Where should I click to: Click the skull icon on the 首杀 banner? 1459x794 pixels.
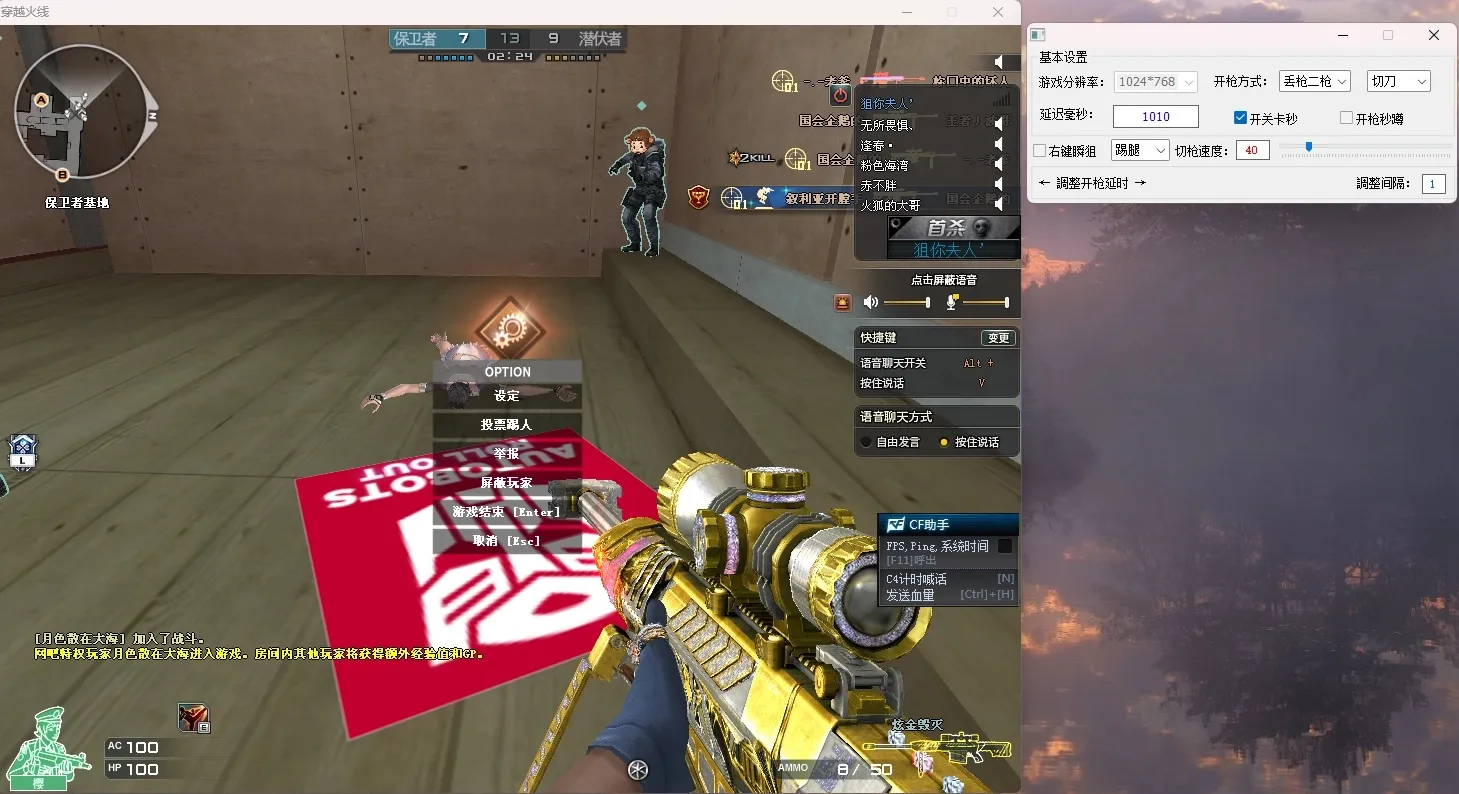coord(979,227)
